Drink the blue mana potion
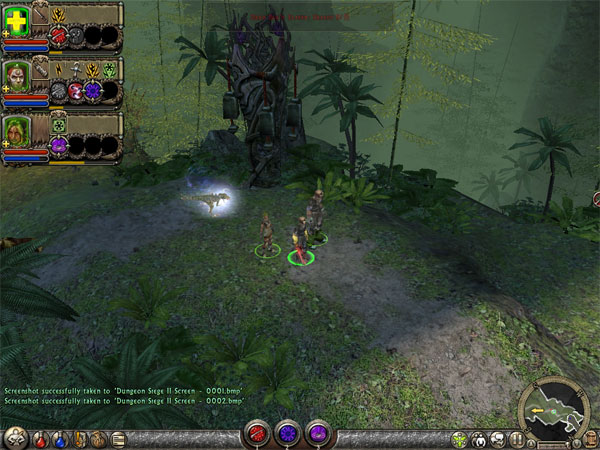The width and height of the screenshot is (600, 450). click(x=58, y=438)
